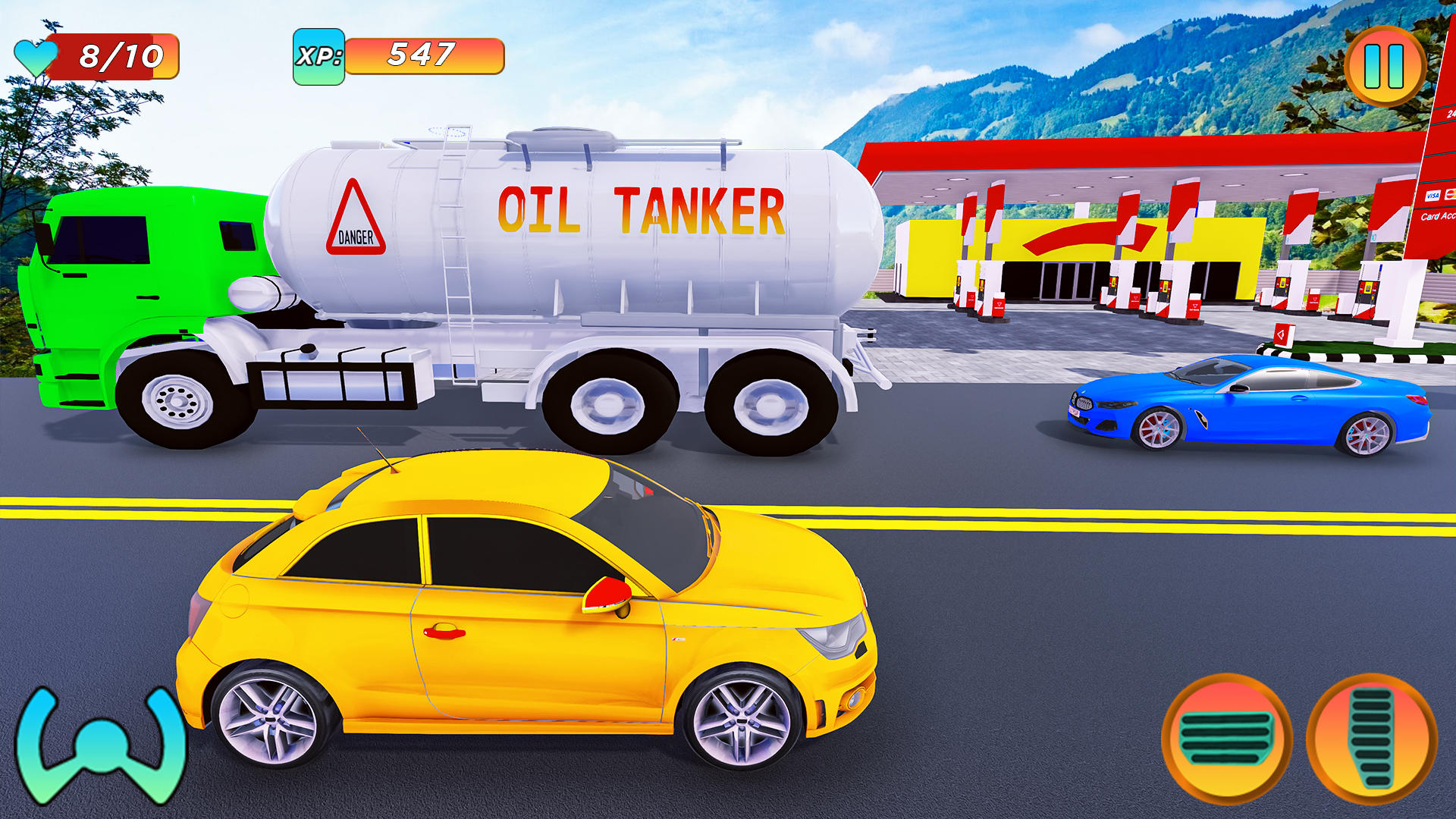Click the Card Accepted text on the banner
Image resolution: width=1456 pixels, height=819 pixels.
tap(1441, 218)
